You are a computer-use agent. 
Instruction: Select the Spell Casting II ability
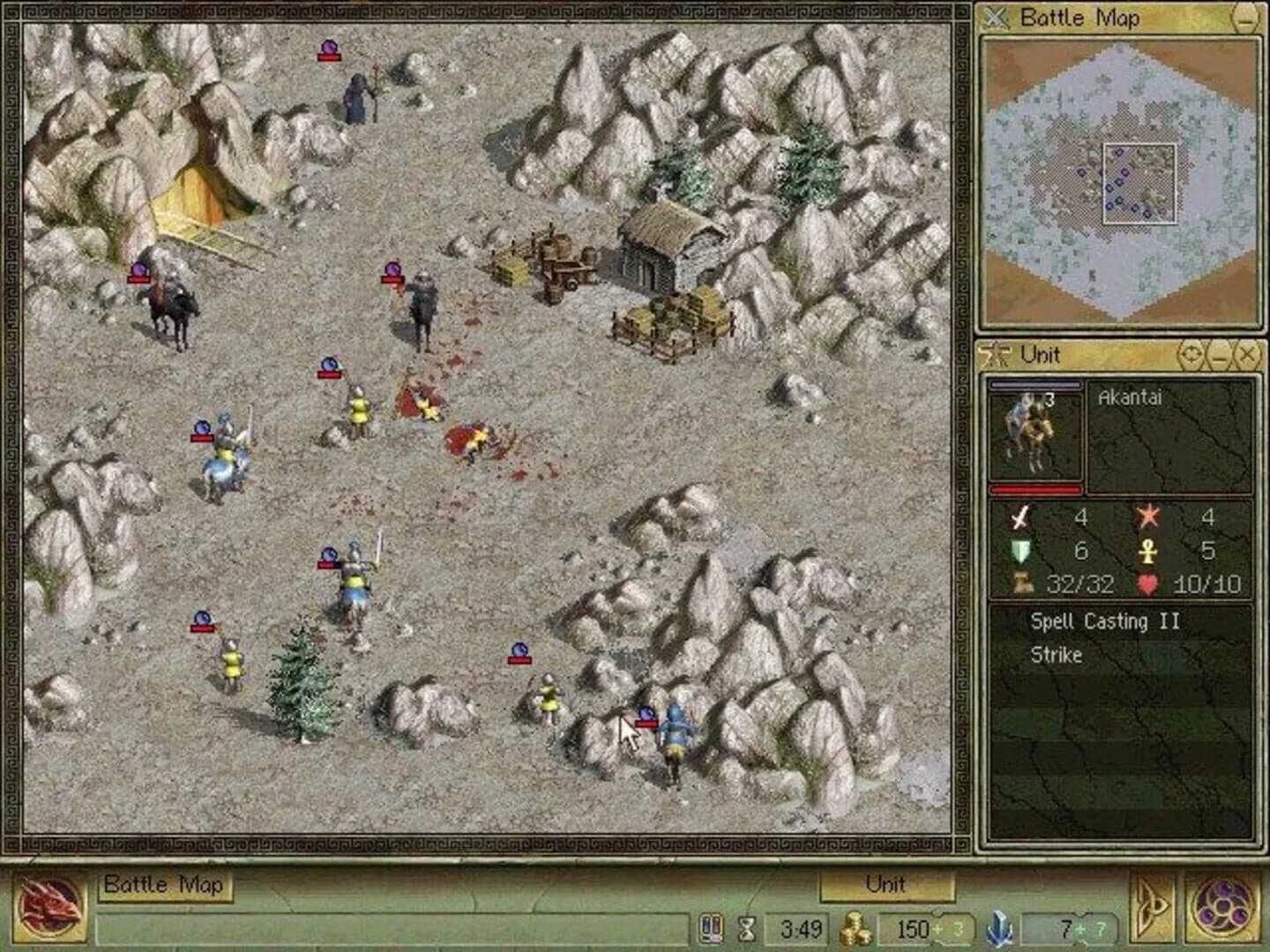click(x=1104, y=621)
